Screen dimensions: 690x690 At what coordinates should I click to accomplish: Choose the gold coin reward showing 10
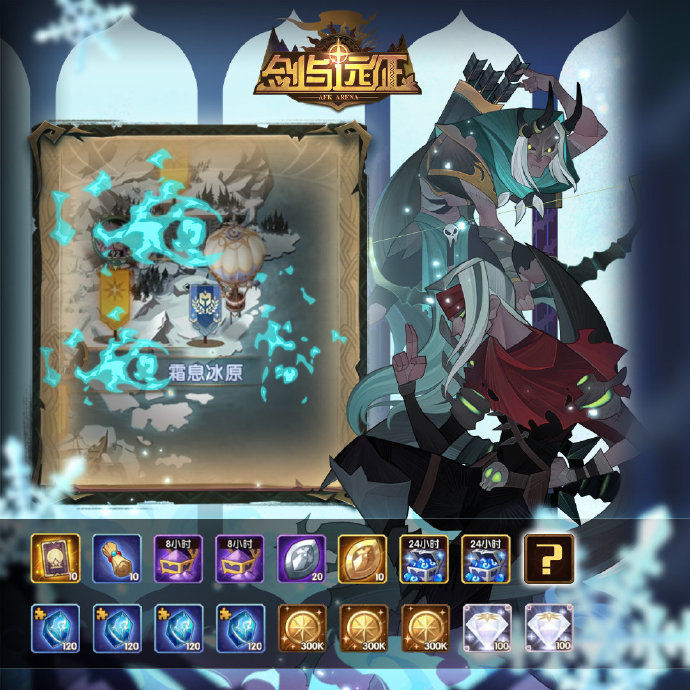364,557
